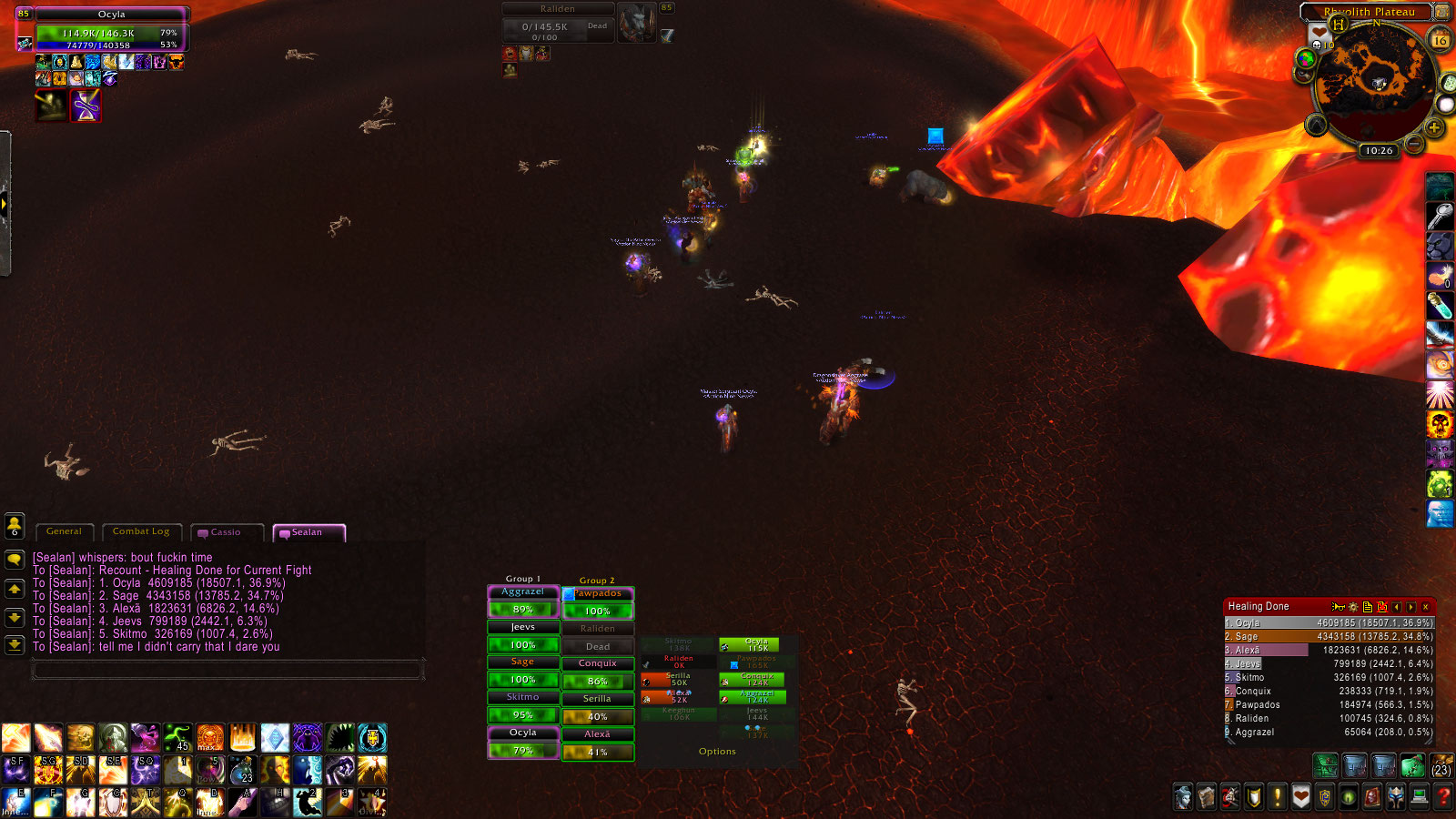Click the chat text input box
1456x819 pixels.
(227, 671)
